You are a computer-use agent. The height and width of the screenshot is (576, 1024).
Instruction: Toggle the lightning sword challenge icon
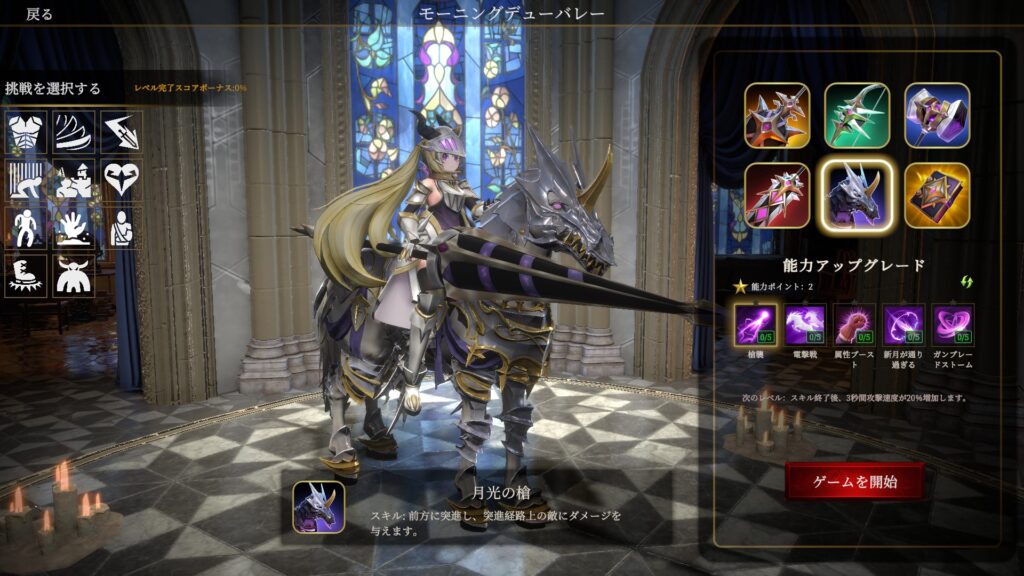121,130
